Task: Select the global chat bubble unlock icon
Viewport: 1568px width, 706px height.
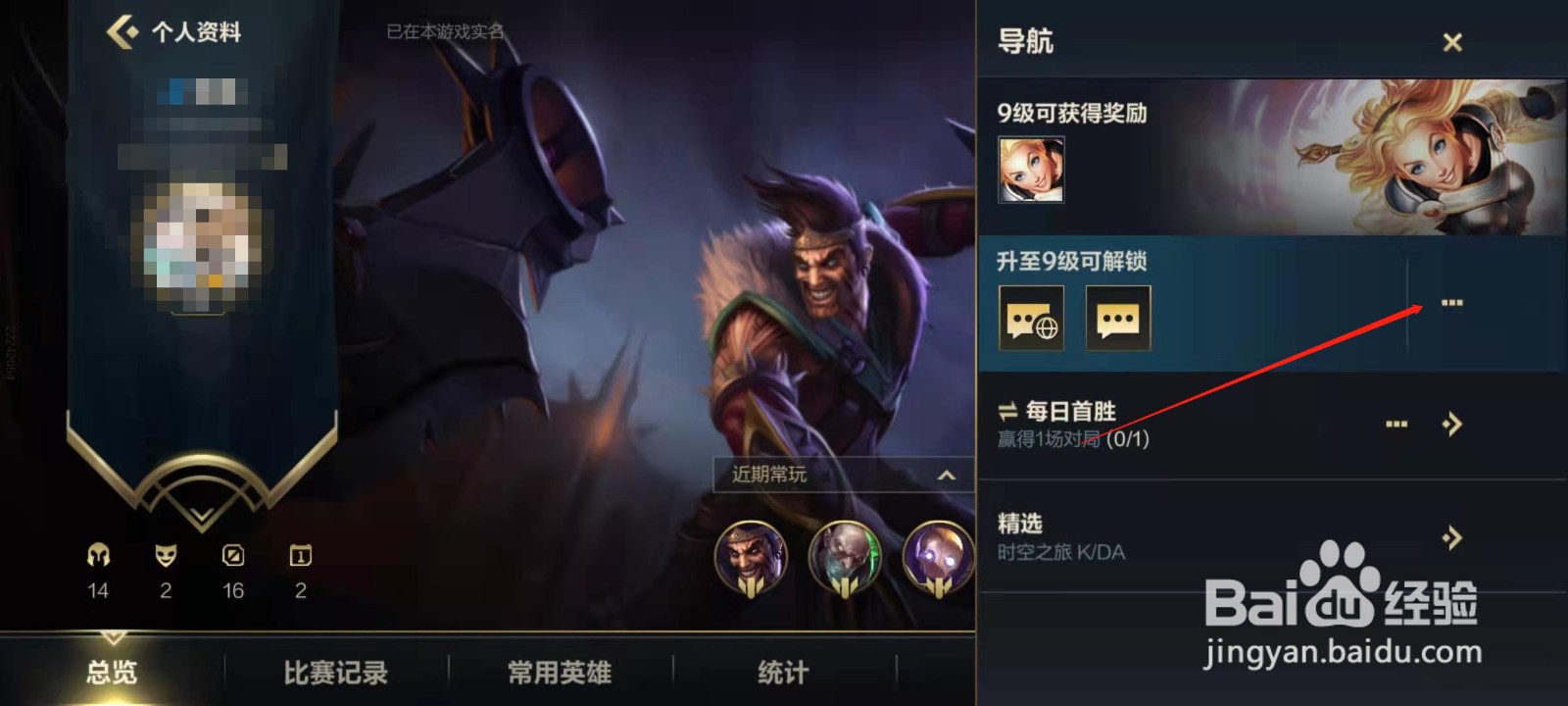Action: [1031, 319]
